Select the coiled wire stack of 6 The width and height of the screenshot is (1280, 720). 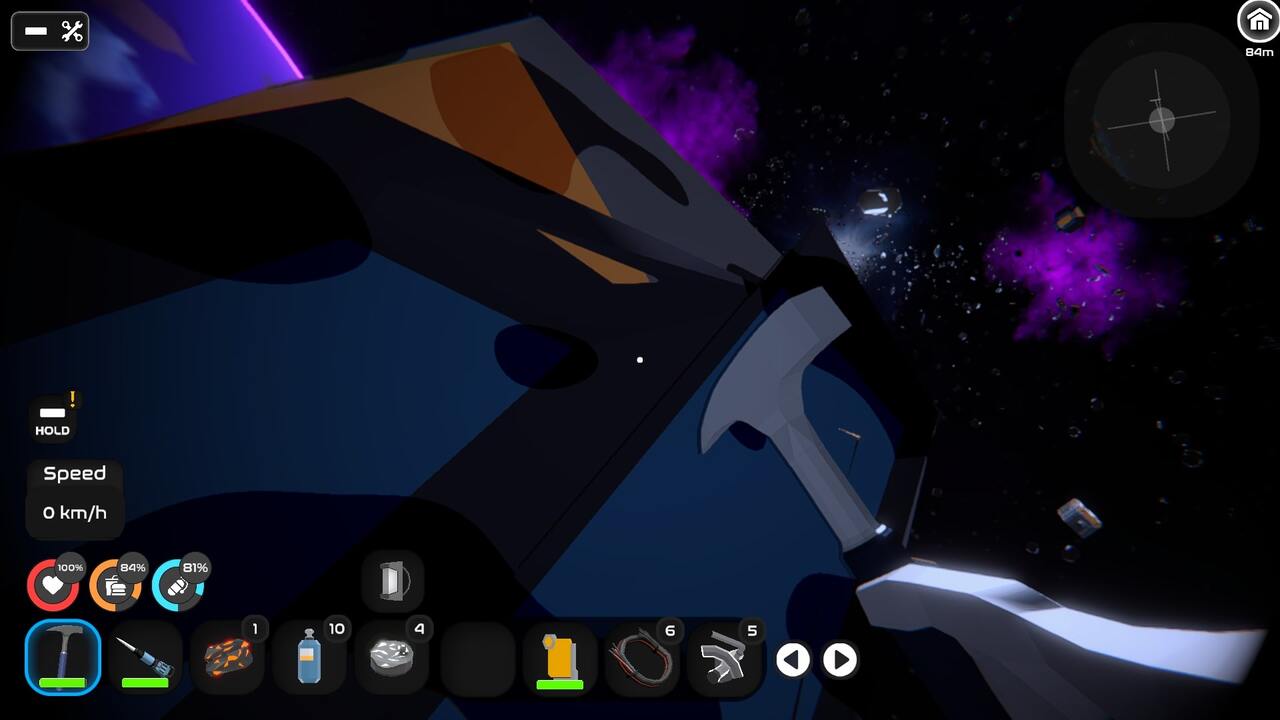point(643,658)
